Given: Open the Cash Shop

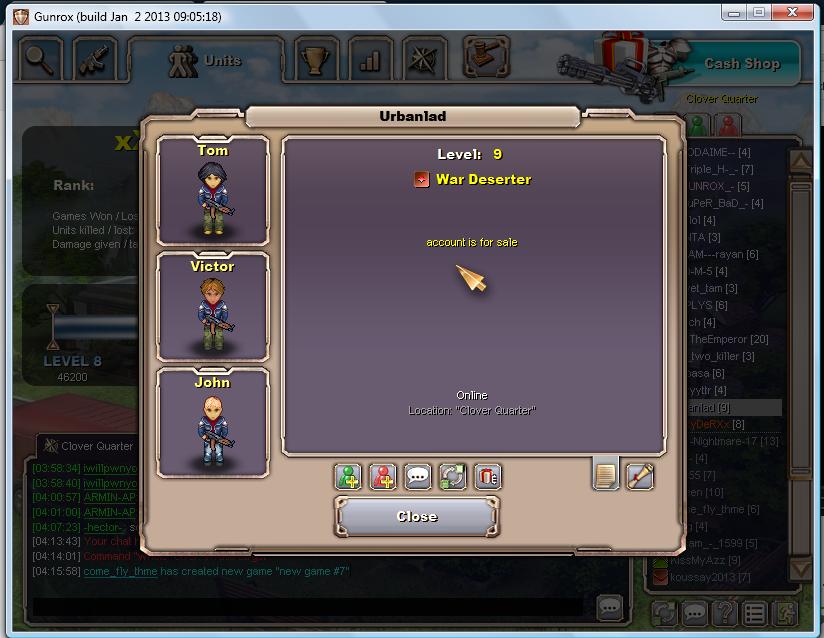Looking at the screenshot, I should click(x=740, y=63).
